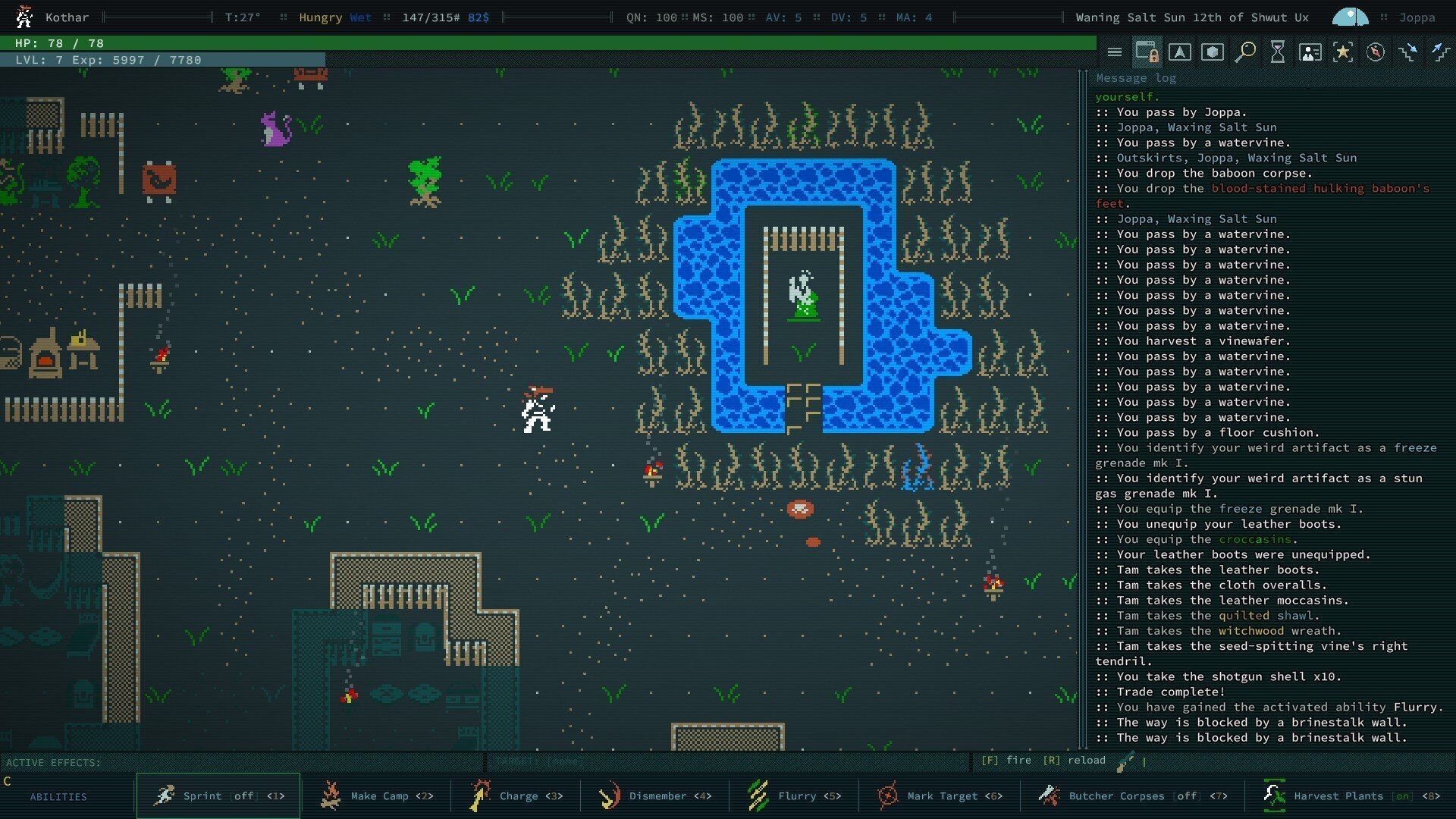
Task: Open the character sheet icon
Action: pos(1310,52)
